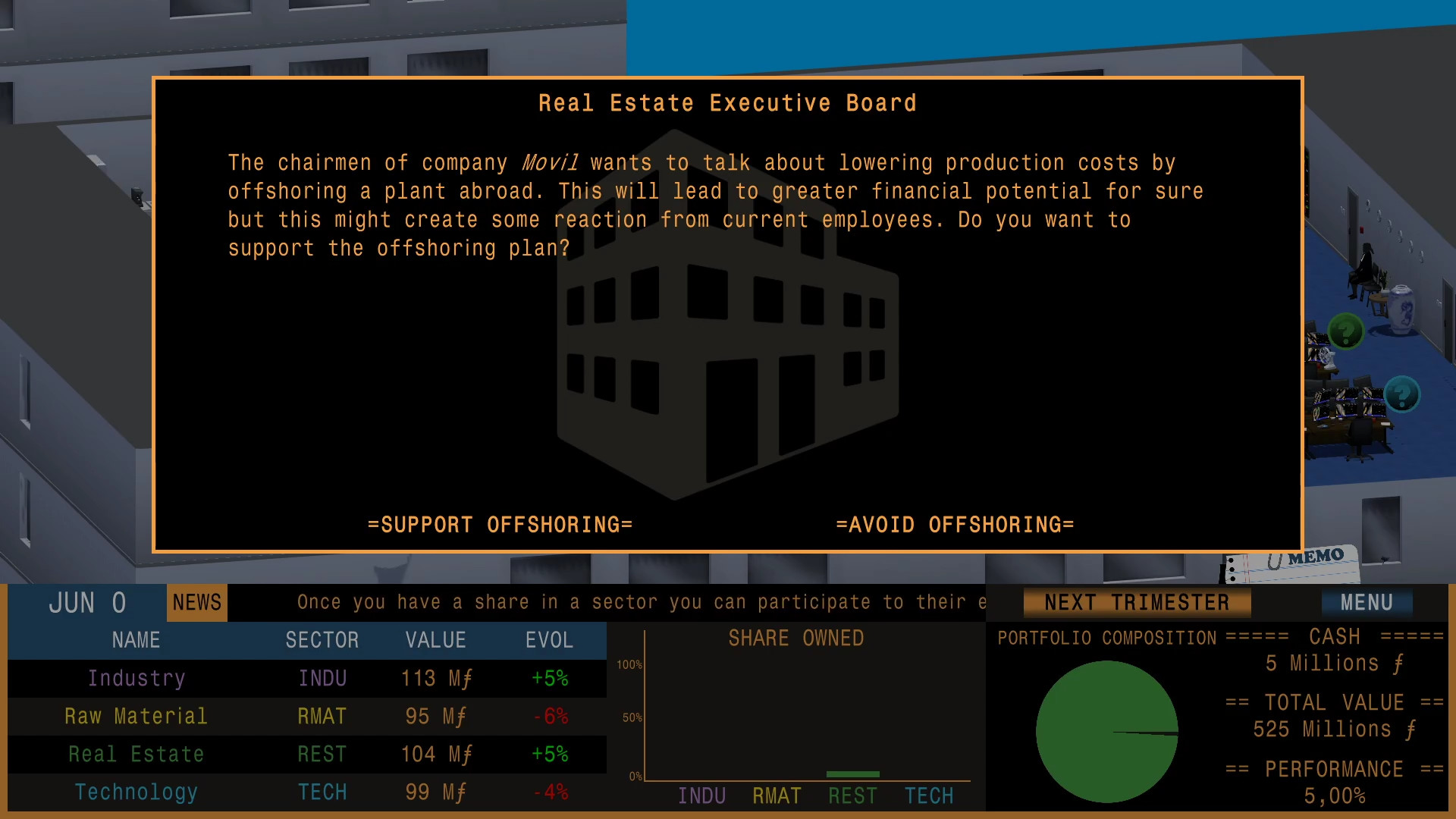Select the NEWS tab
This screenshot has width=1456, height=819.
click(x=196, y=602)
